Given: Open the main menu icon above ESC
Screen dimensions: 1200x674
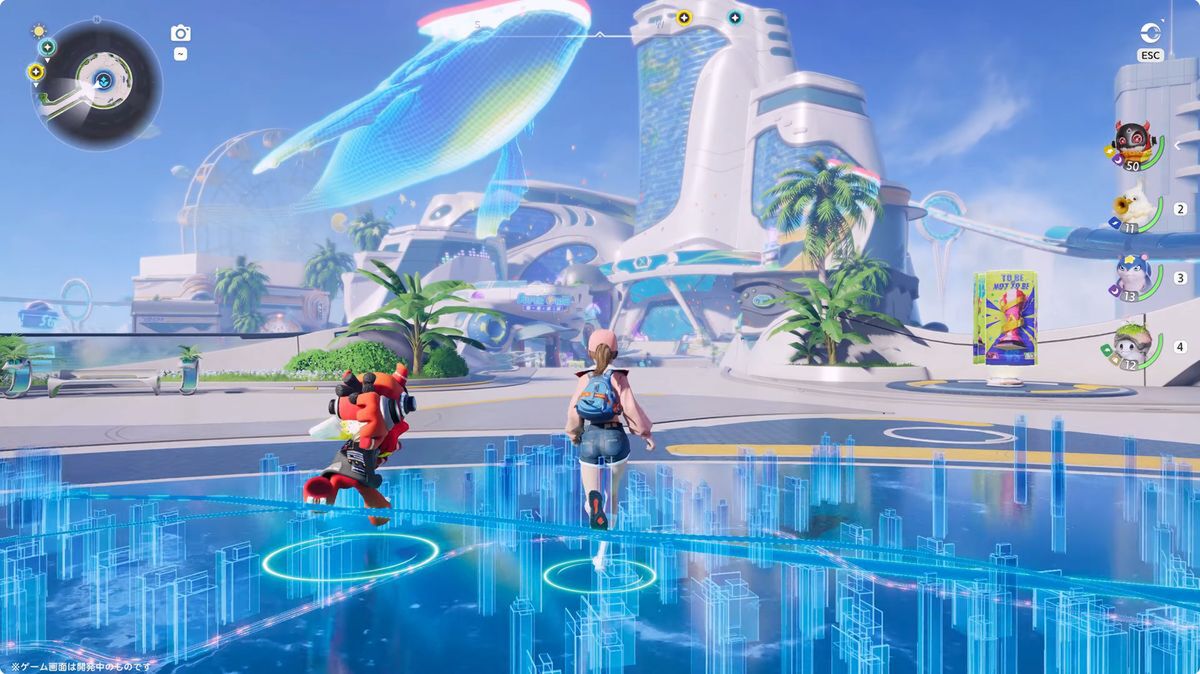Looking at the screenshot, I should [1150, 33].
